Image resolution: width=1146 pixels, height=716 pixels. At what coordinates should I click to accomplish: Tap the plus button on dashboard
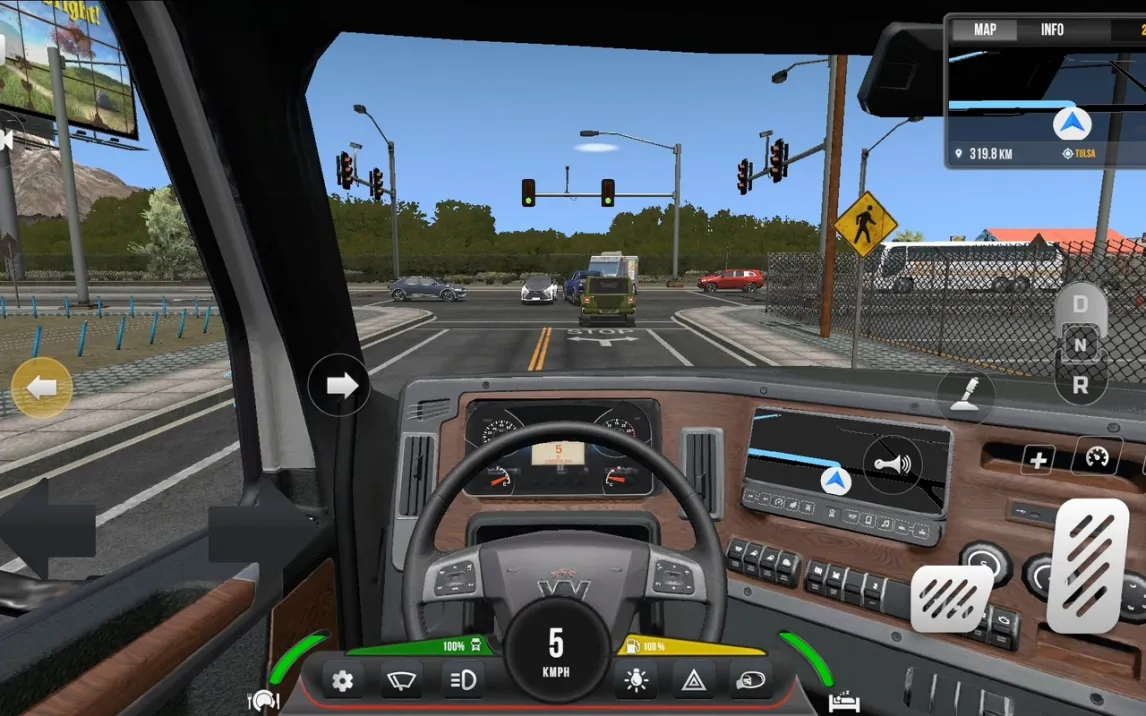tap(1039, 460)
